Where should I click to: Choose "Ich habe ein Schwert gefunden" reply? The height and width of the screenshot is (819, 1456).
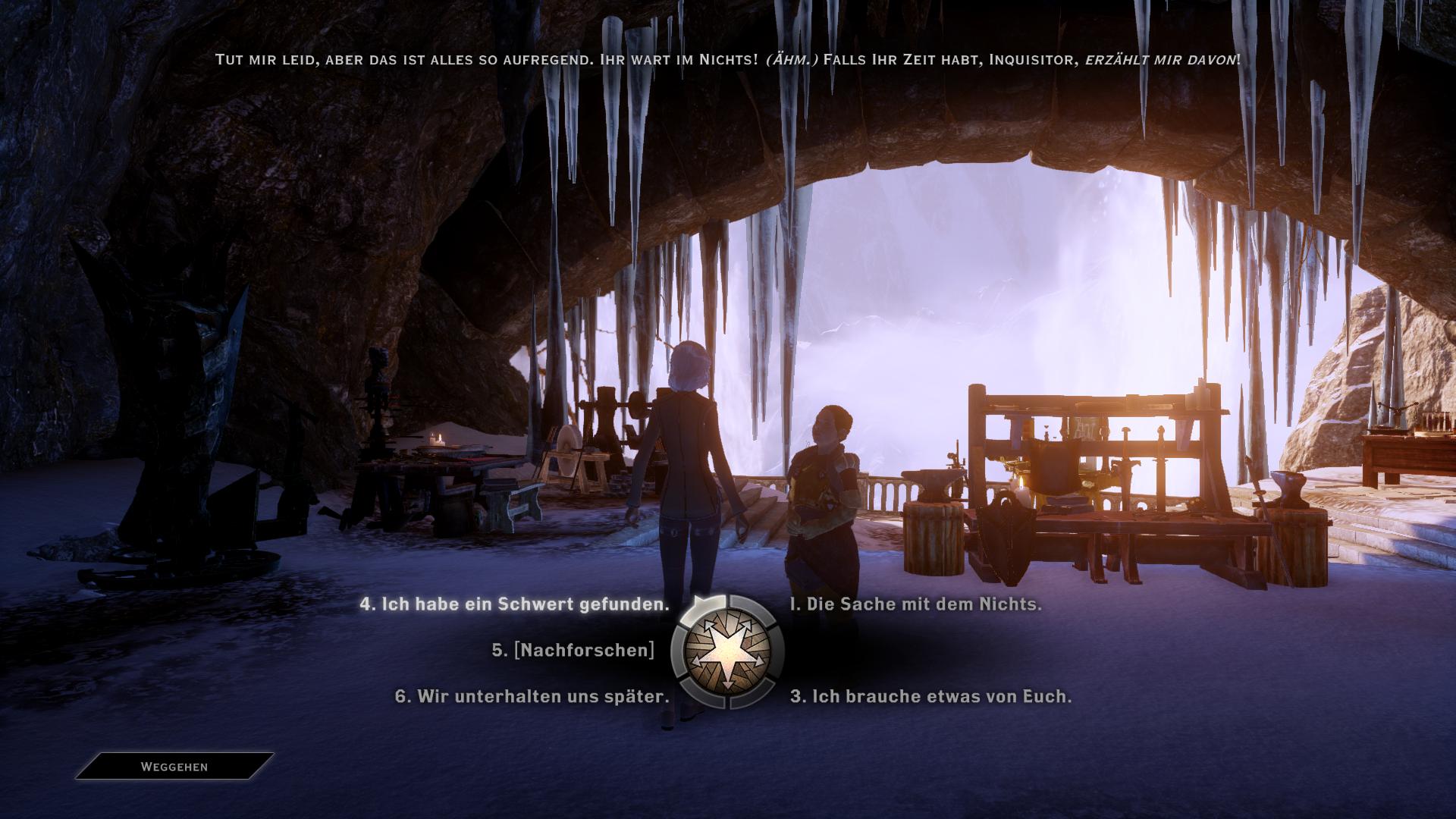tap(514, 605)
